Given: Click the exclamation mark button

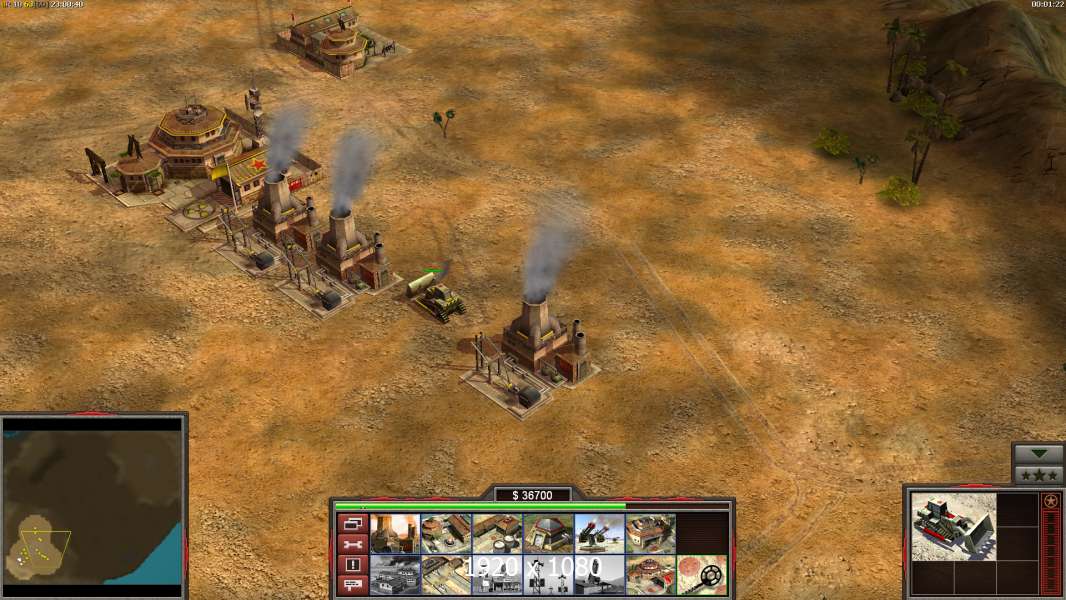Looking at the screenshot, I should pos(351,564).
